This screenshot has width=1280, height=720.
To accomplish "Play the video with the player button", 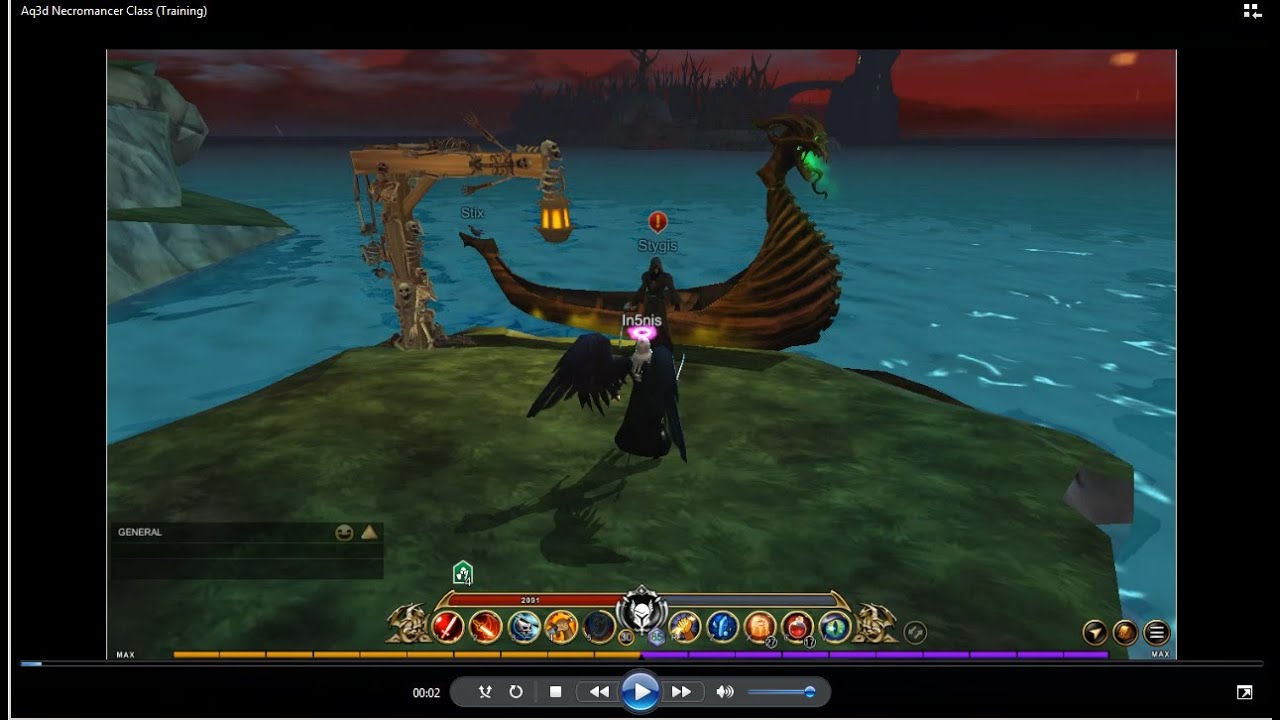I will 639,692.
